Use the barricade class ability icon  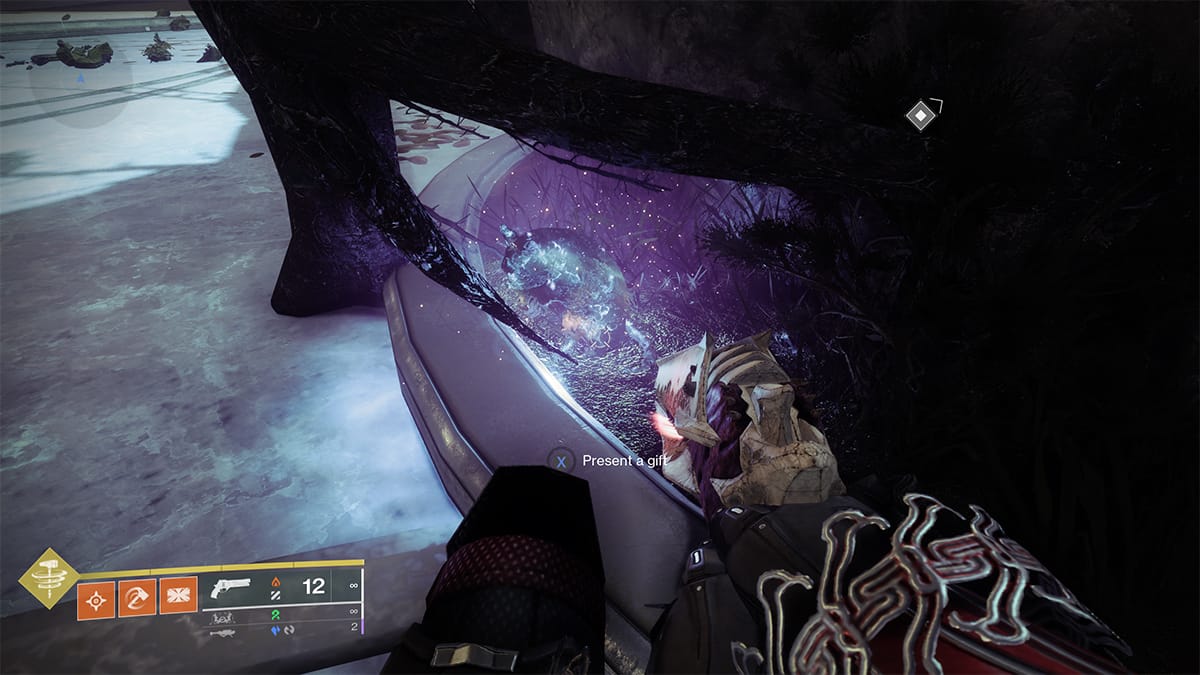[176, 600]
